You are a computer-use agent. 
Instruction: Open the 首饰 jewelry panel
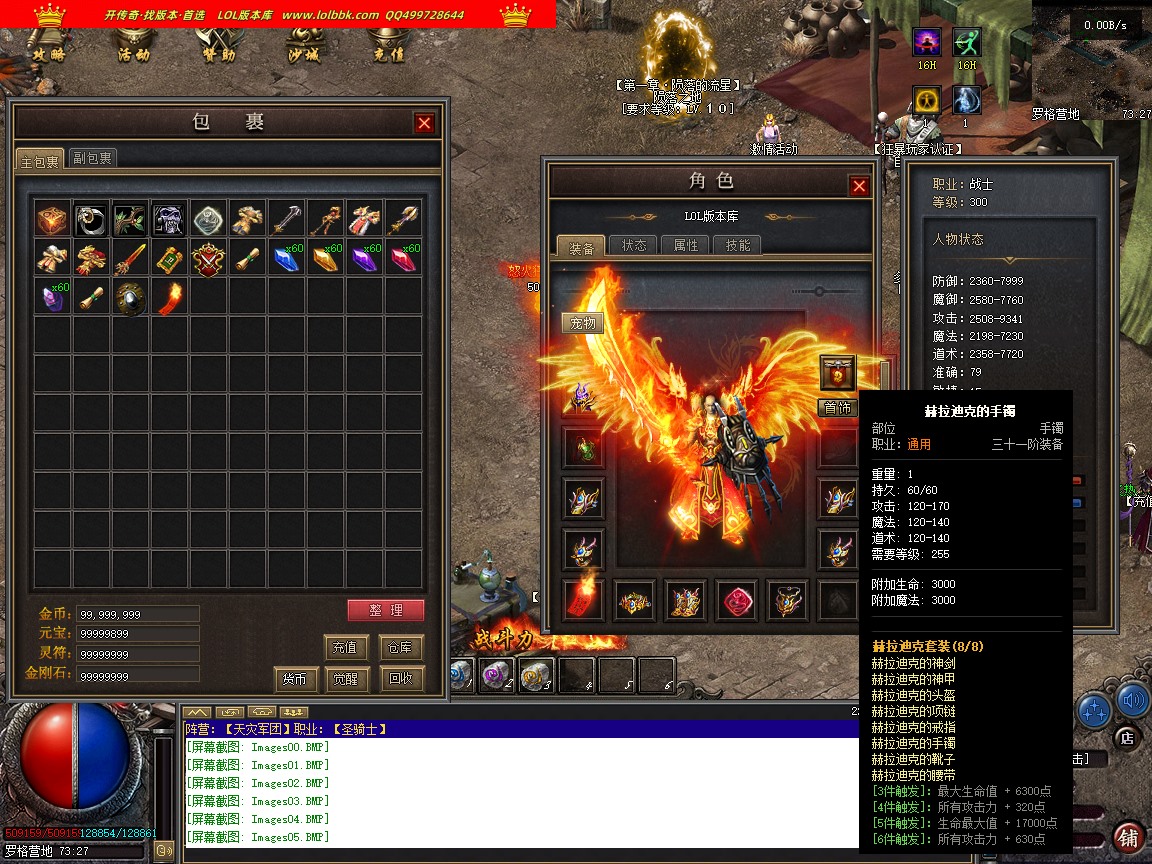pyautogui.click(x=838, y=407)
